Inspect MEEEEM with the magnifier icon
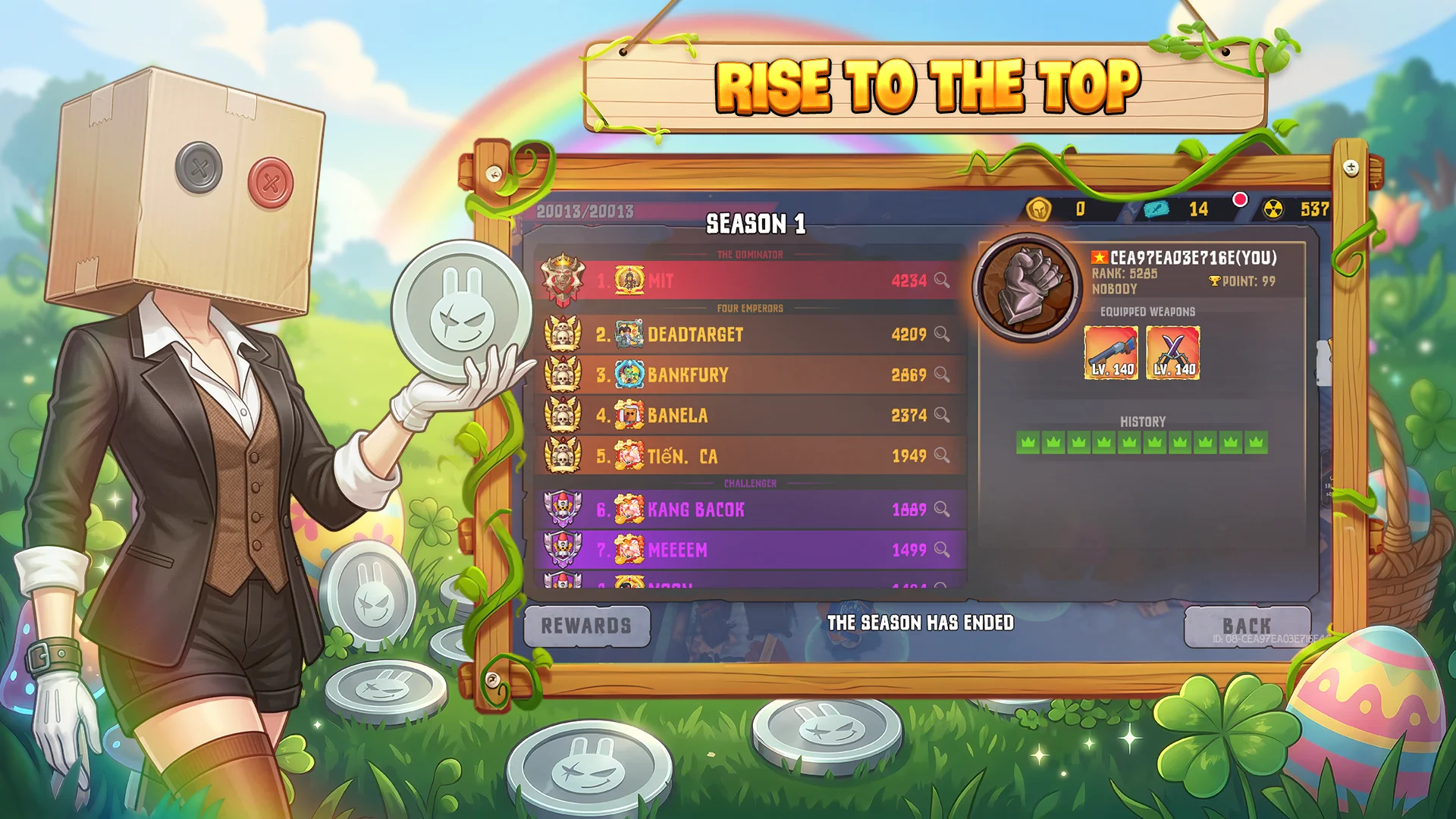The height and width of the screenshot is (819, 1456). click(942, 549)
